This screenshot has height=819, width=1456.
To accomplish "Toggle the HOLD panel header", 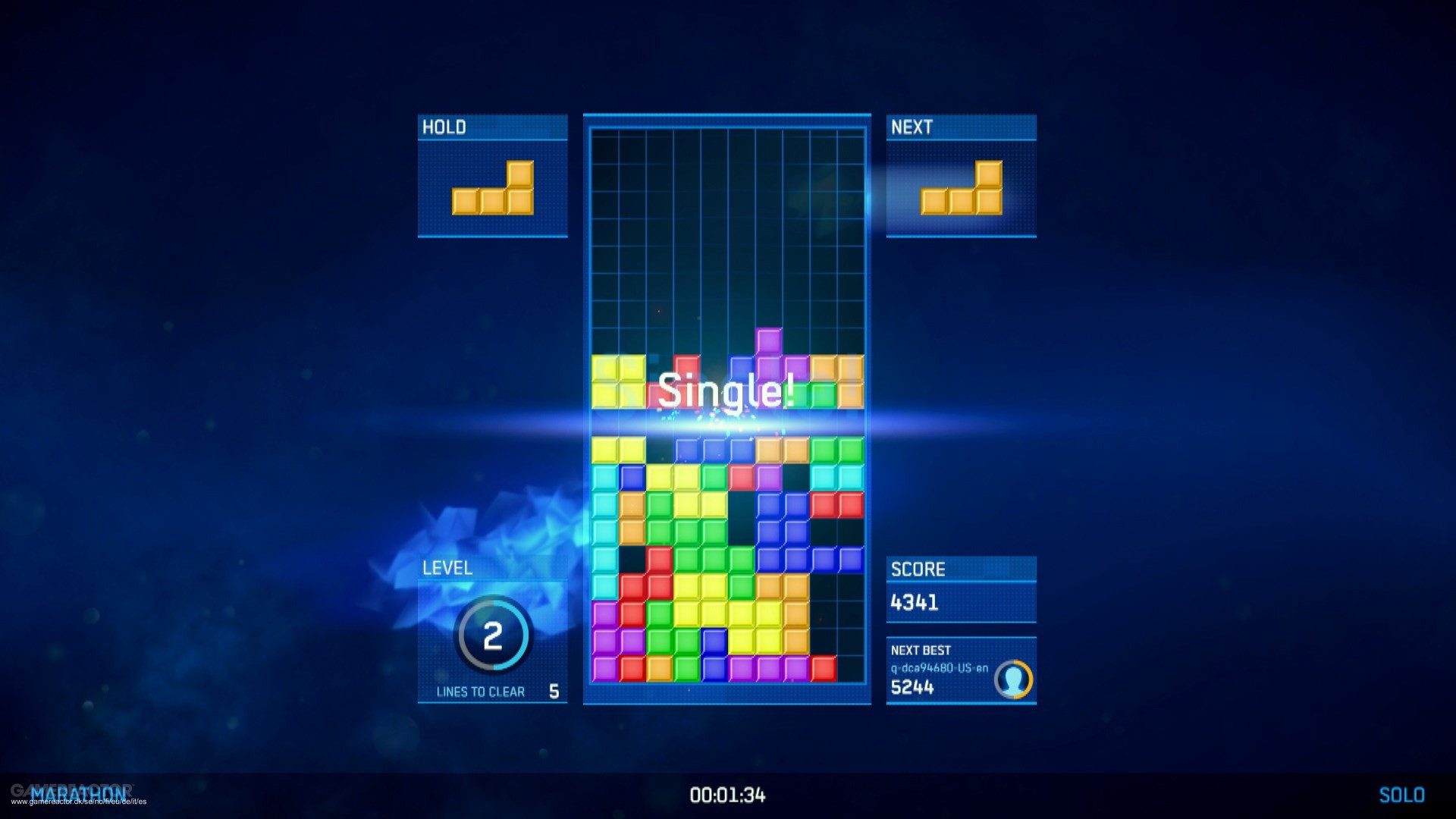I will point(491,127).
